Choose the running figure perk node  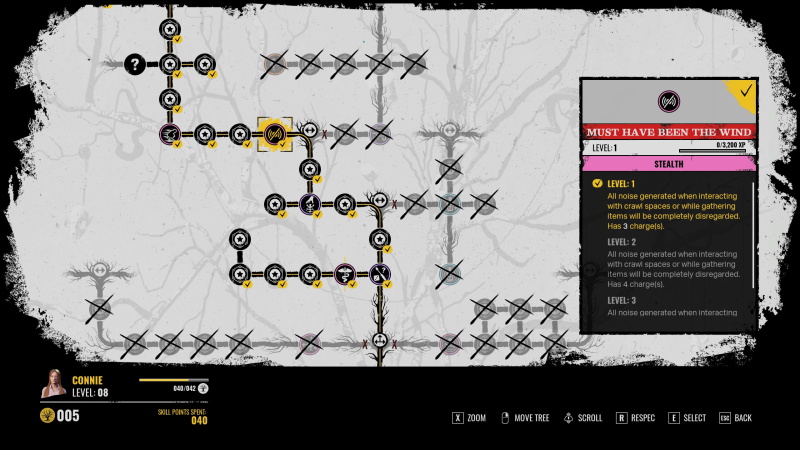169,133
